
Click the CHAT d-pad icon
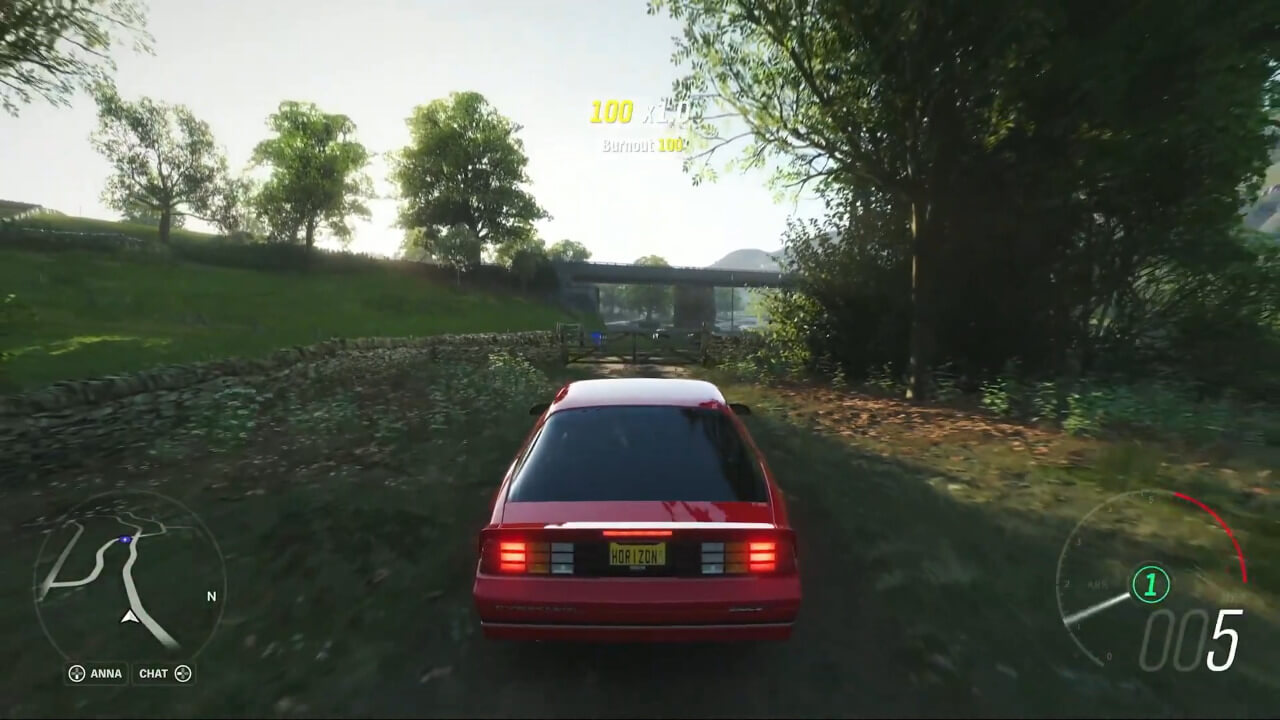click(x=184, y=674)
